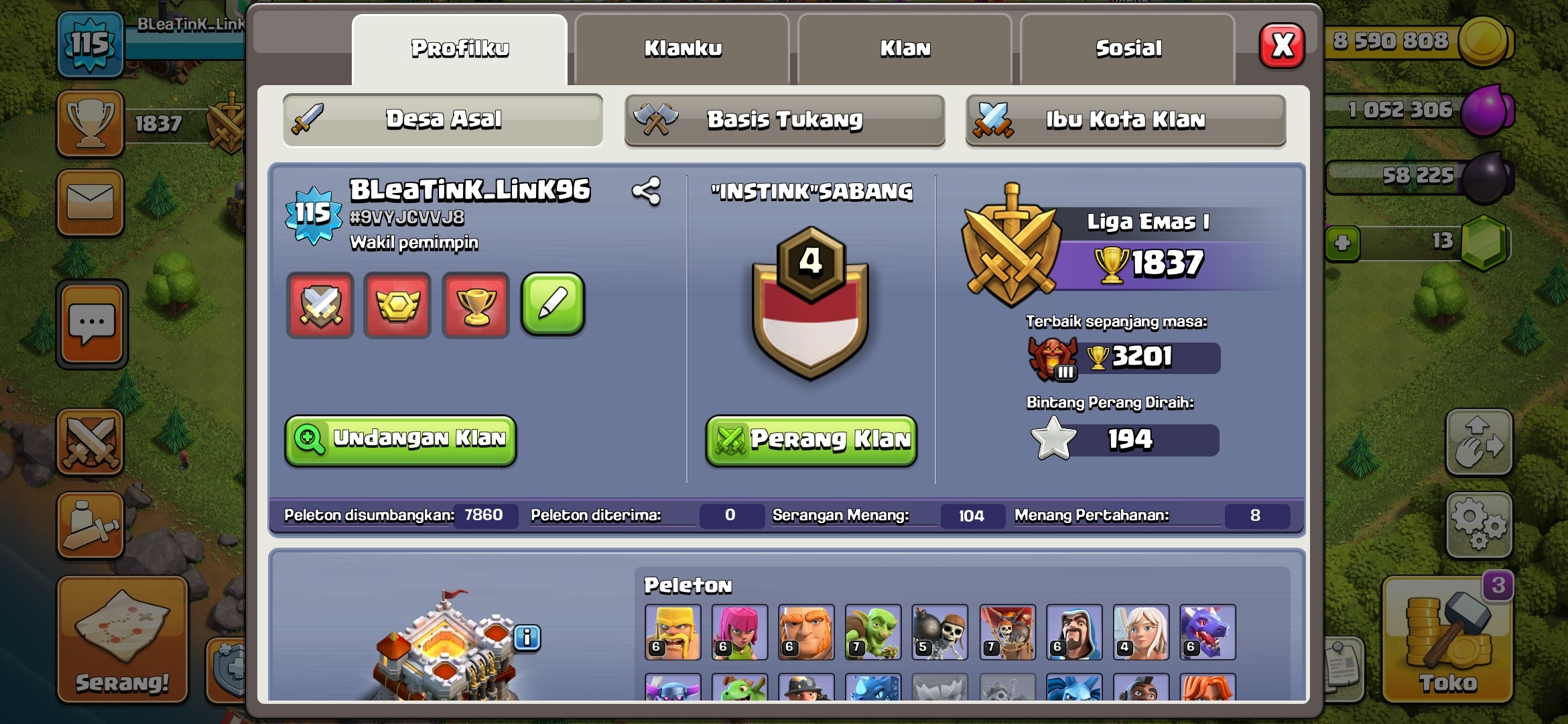Add gems with the plus button
This screenshot has height=724, width=1568.
1342,243
